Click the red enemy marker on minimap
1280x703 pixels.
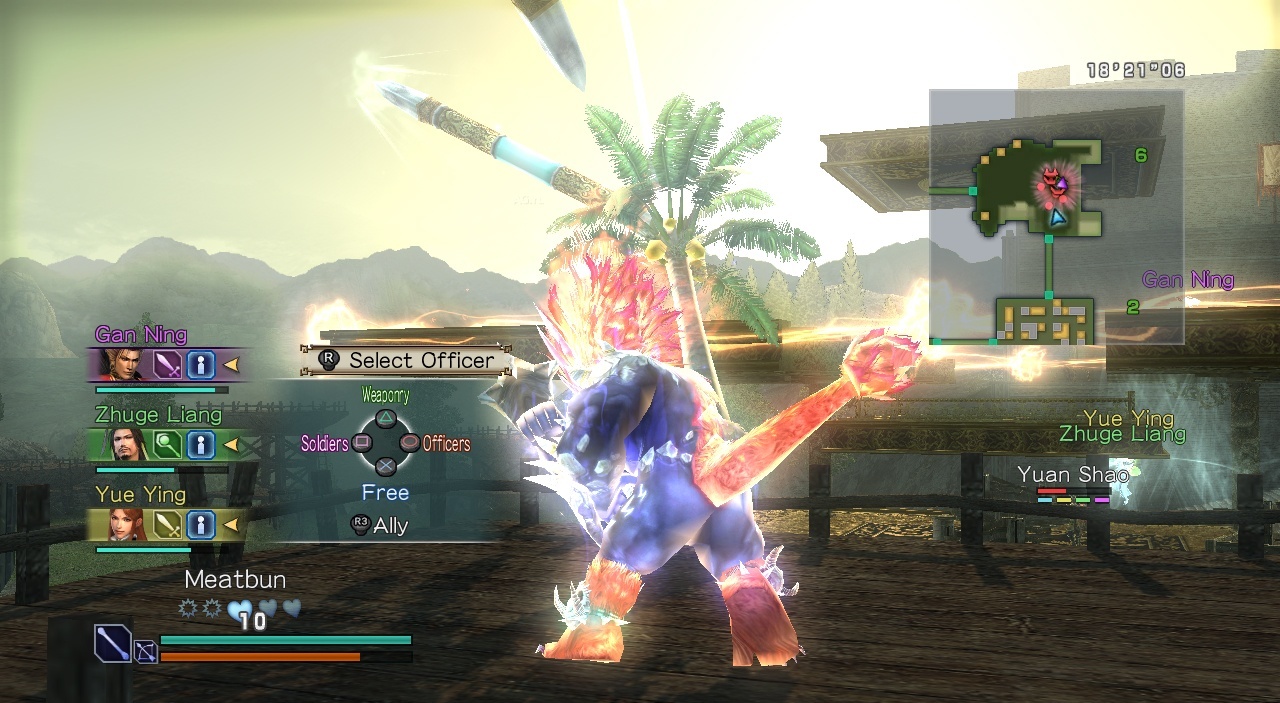click(x=1051, y=180)
